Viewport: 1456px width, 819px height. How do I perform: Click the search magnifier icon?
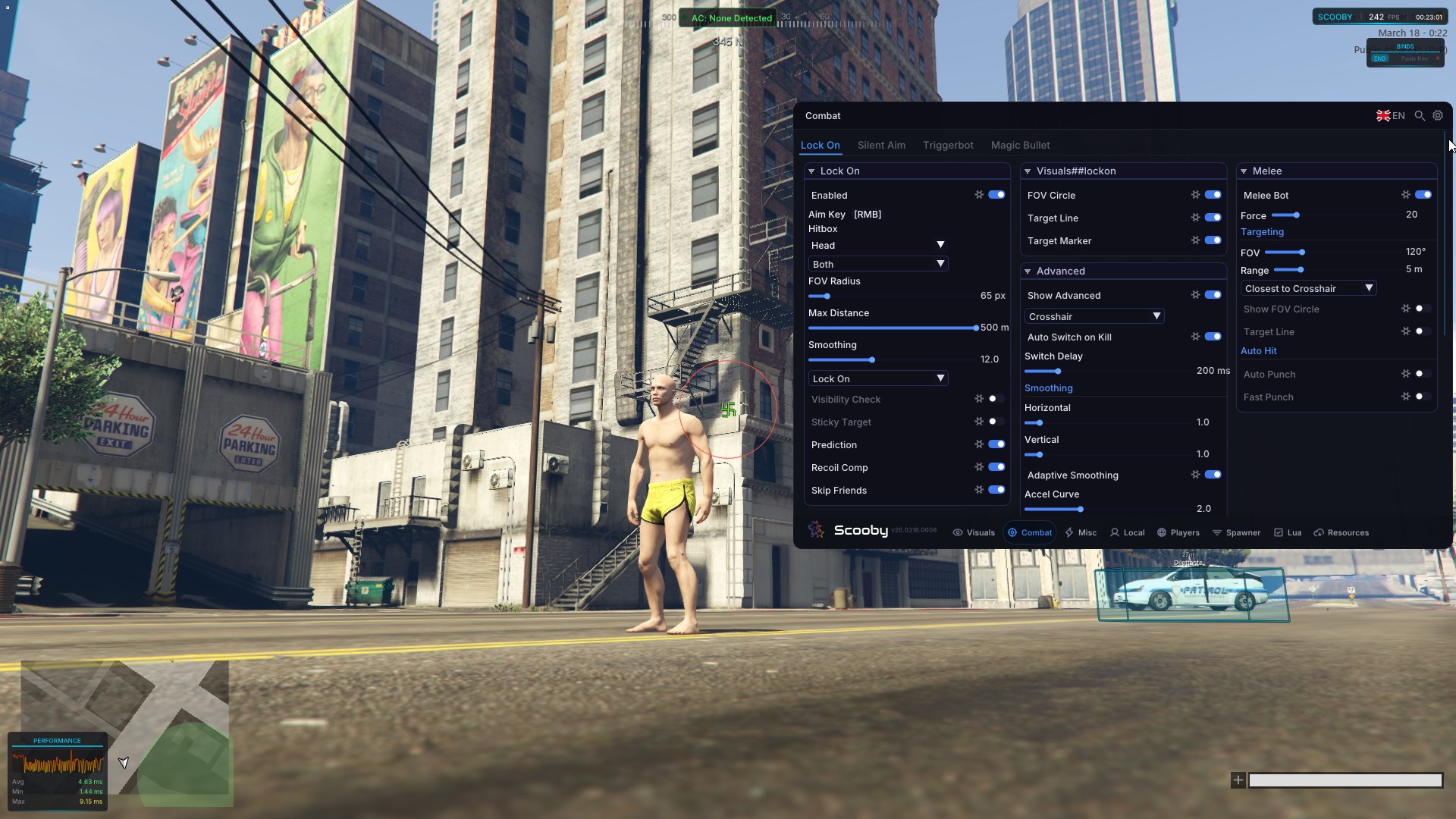pos(1419,115)
